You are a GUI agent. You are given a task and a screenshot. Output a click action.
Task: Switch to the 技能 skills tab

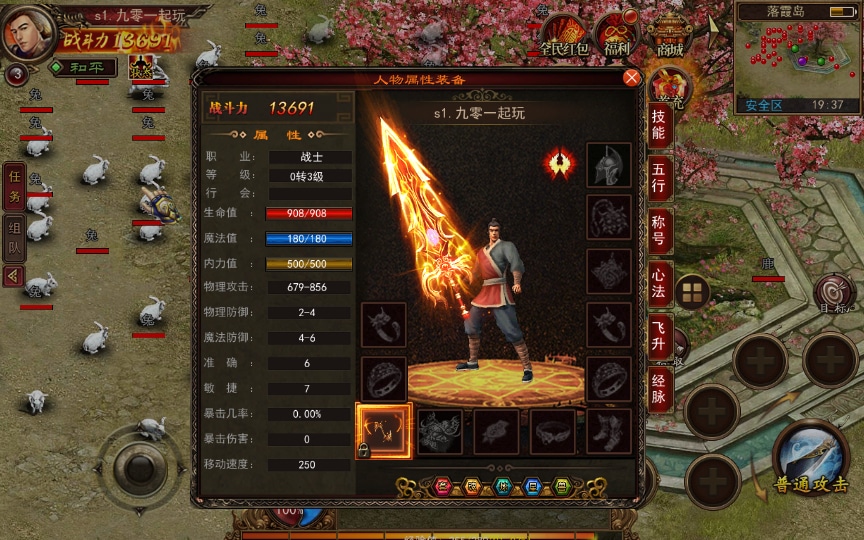659,118
